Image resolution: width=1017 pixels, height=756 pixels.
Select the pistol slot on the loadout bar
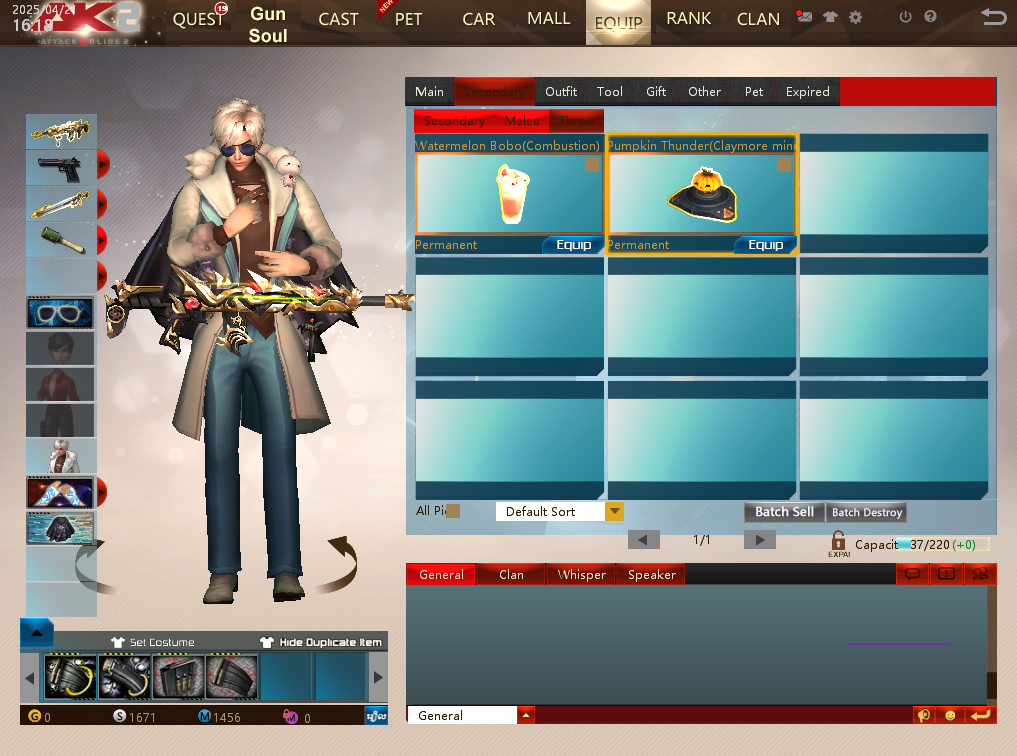60,166
